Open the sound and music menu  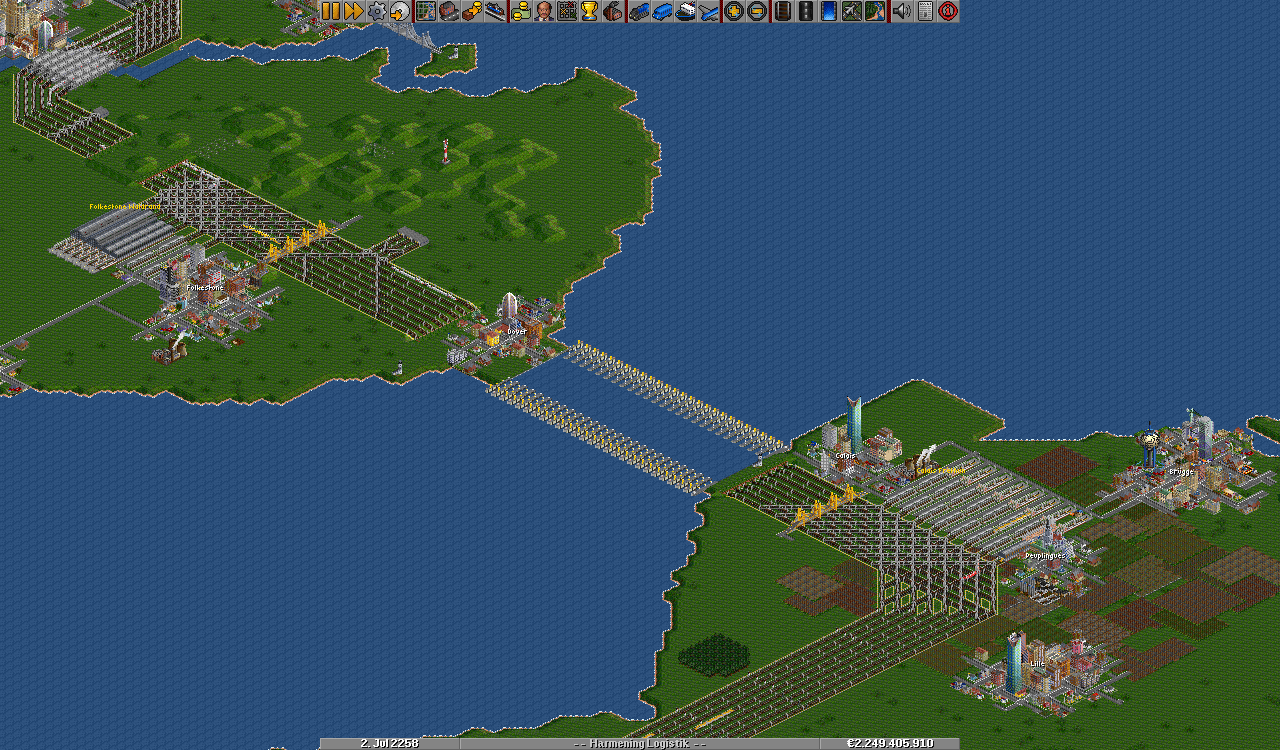[x=901, y=11]
